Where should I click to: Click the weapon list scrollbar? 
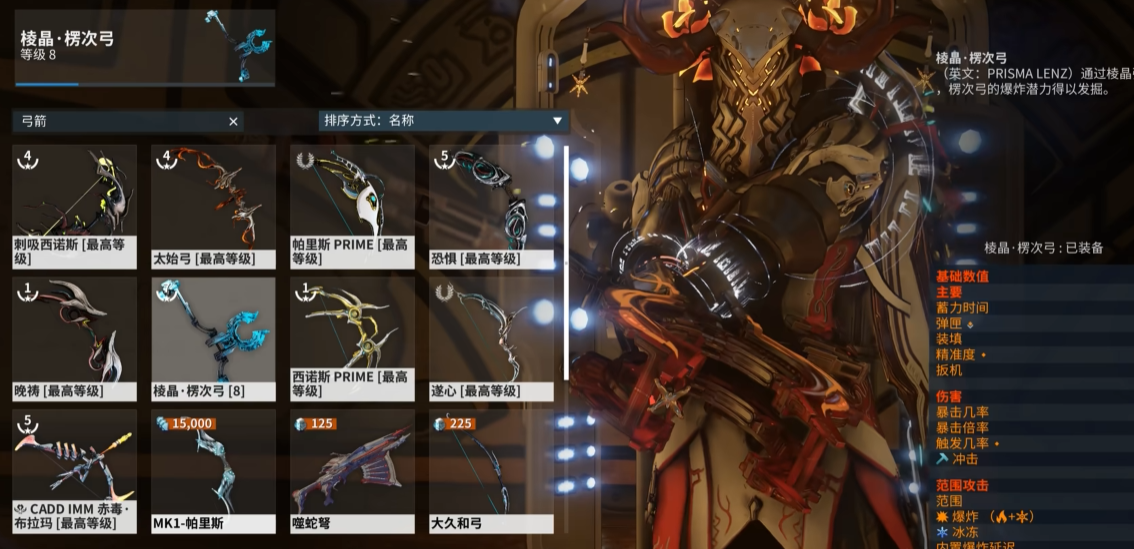(567, 262)
